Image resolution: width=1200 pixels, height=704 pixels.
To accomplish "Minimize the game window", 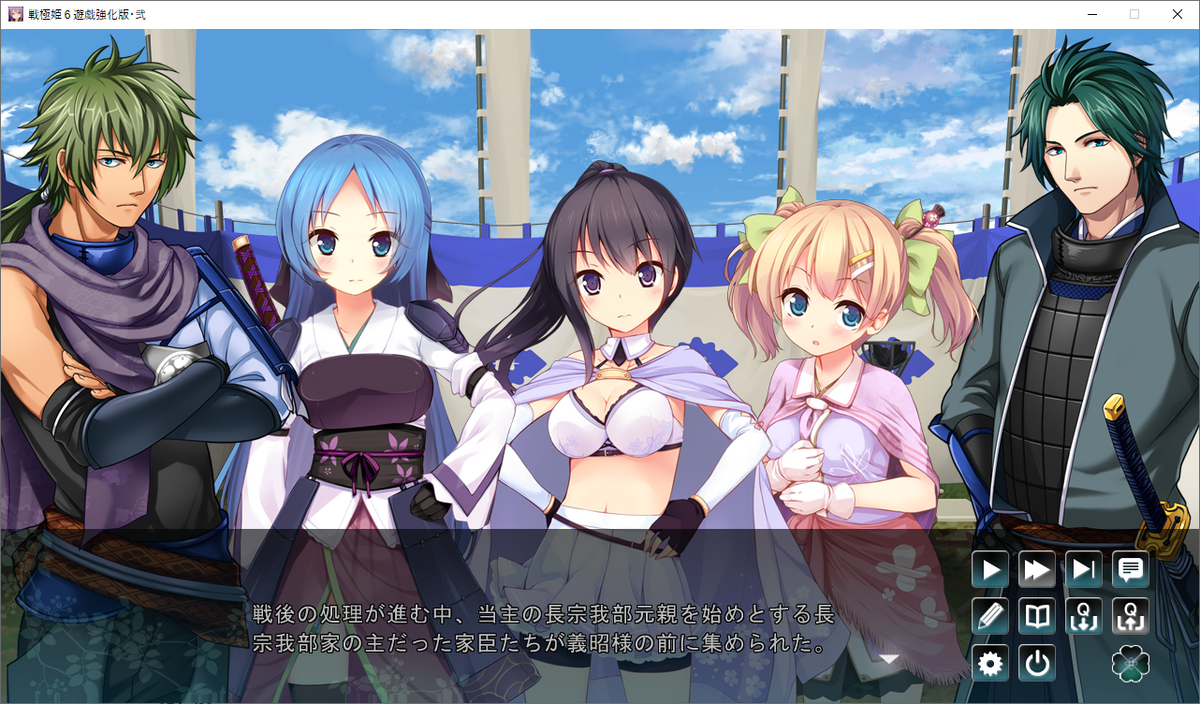I will pyautogui.click(x=1092, y=14).
